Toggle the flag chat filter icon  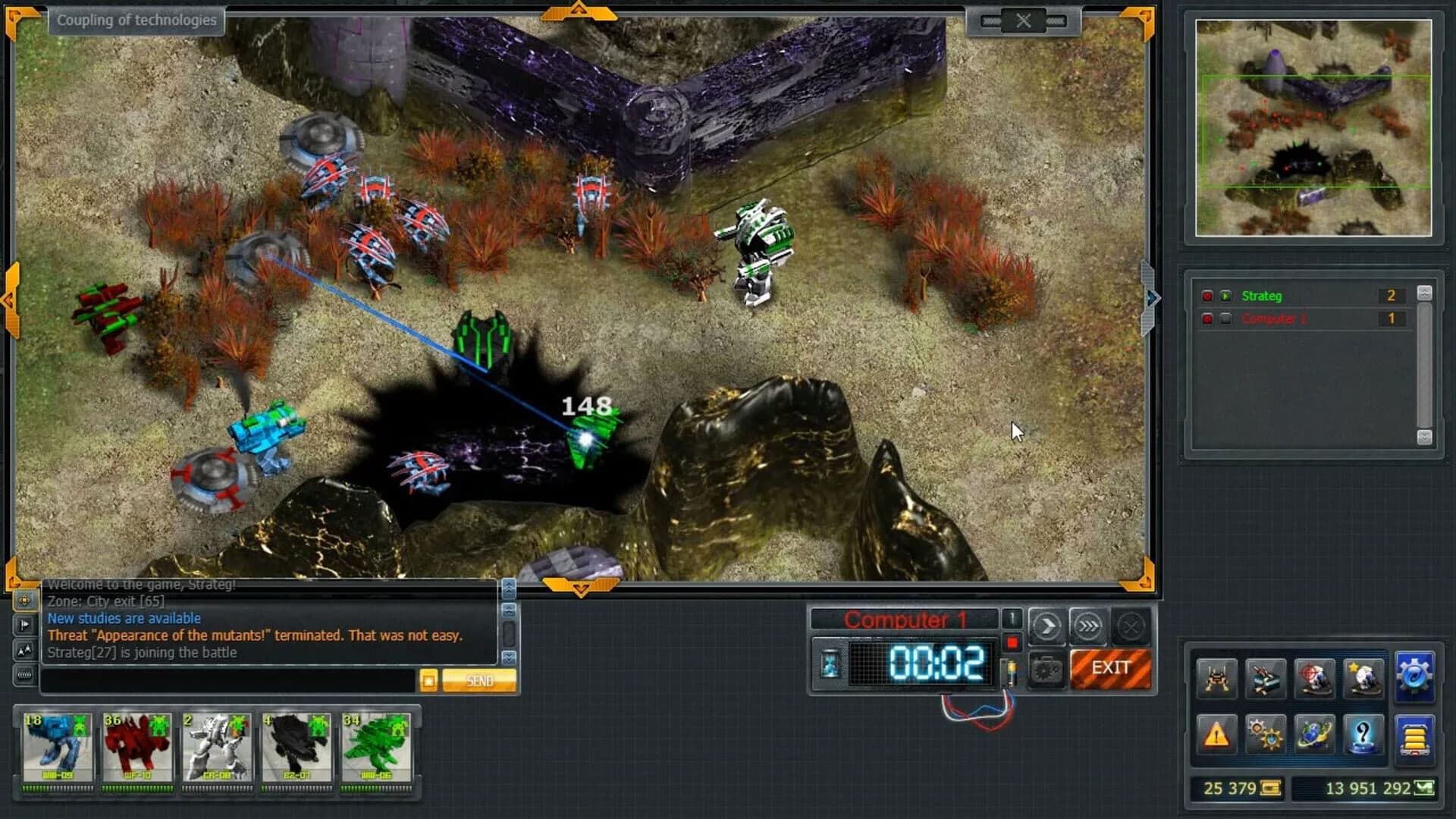tap(27, 623)
